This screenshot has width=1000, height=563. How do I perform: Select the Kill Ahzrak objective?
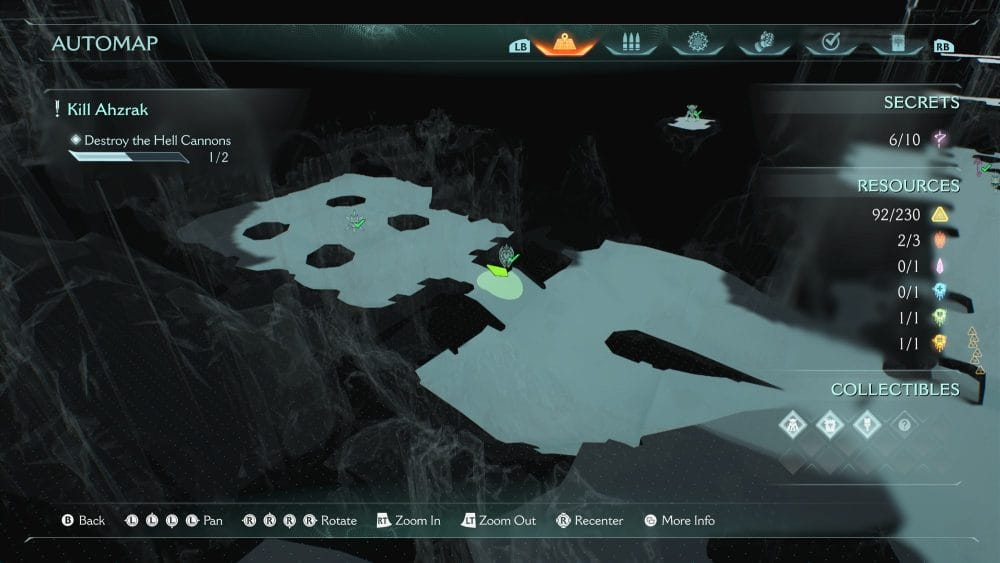coord(108,109)
